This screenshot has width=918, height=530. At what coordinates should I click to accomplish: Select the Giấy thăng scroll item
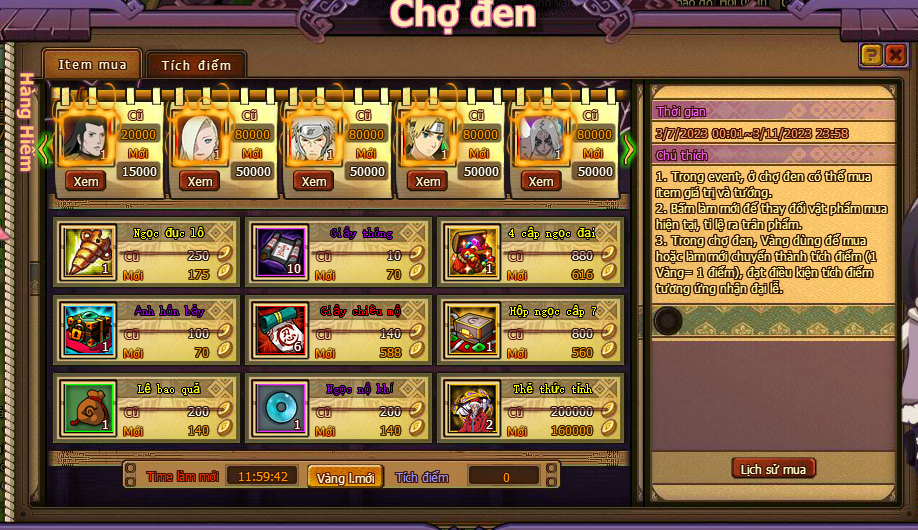pos(279,253)
